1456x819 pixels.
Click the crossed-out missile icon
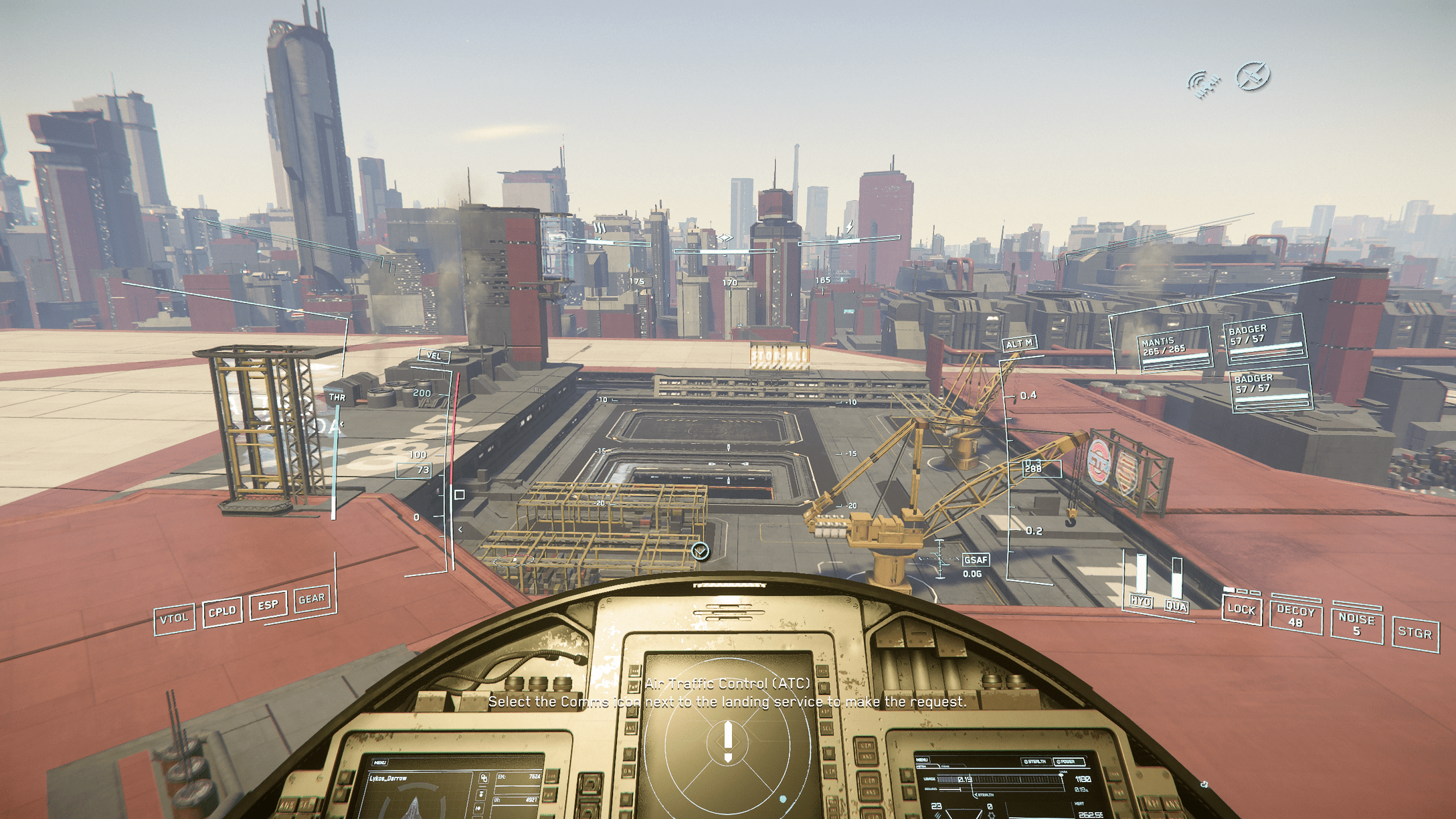coord(1253,76)
